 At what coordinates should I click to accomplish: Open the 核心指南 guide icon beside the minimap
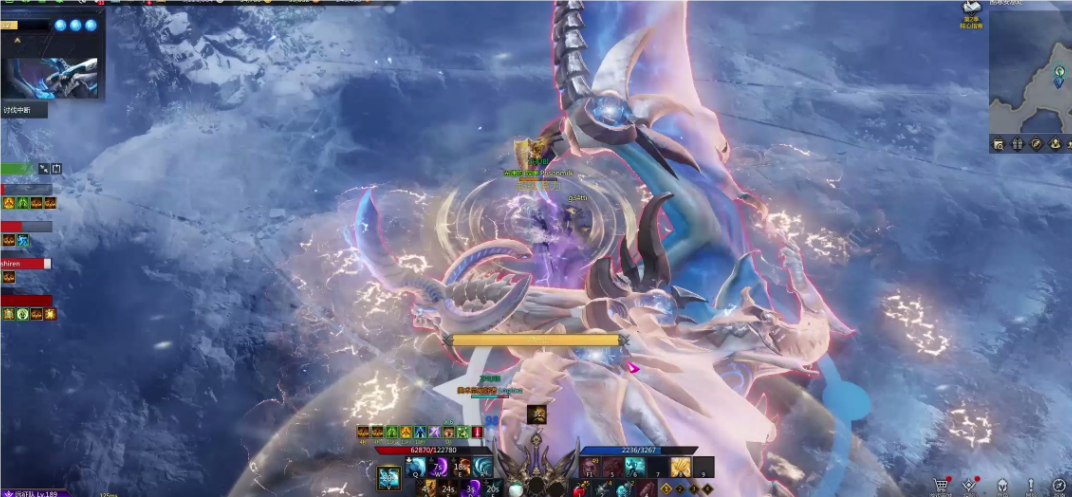coord(972,12)
